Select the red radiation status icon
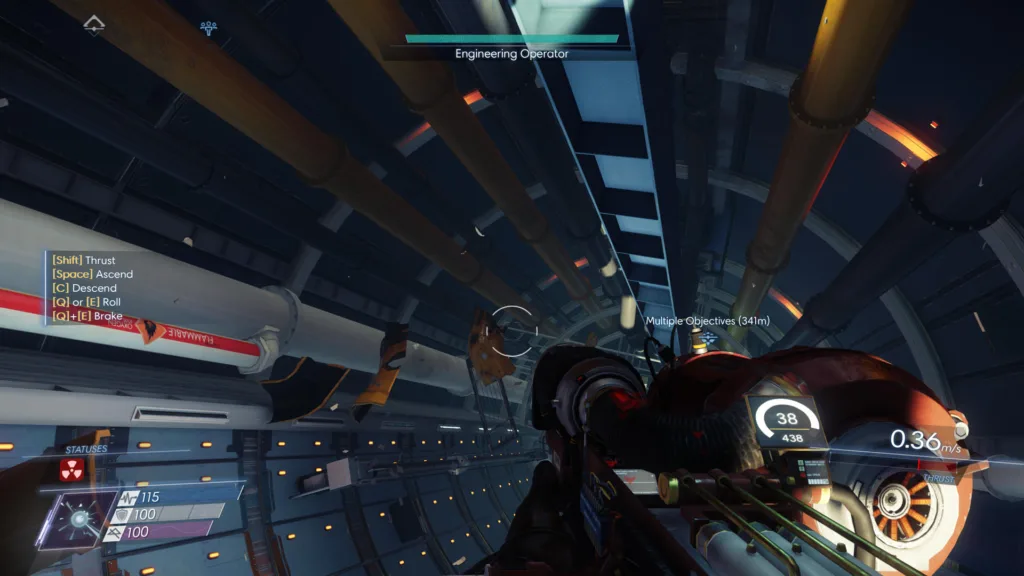Screen dimensions: 1024x576 tap(70, 471)
